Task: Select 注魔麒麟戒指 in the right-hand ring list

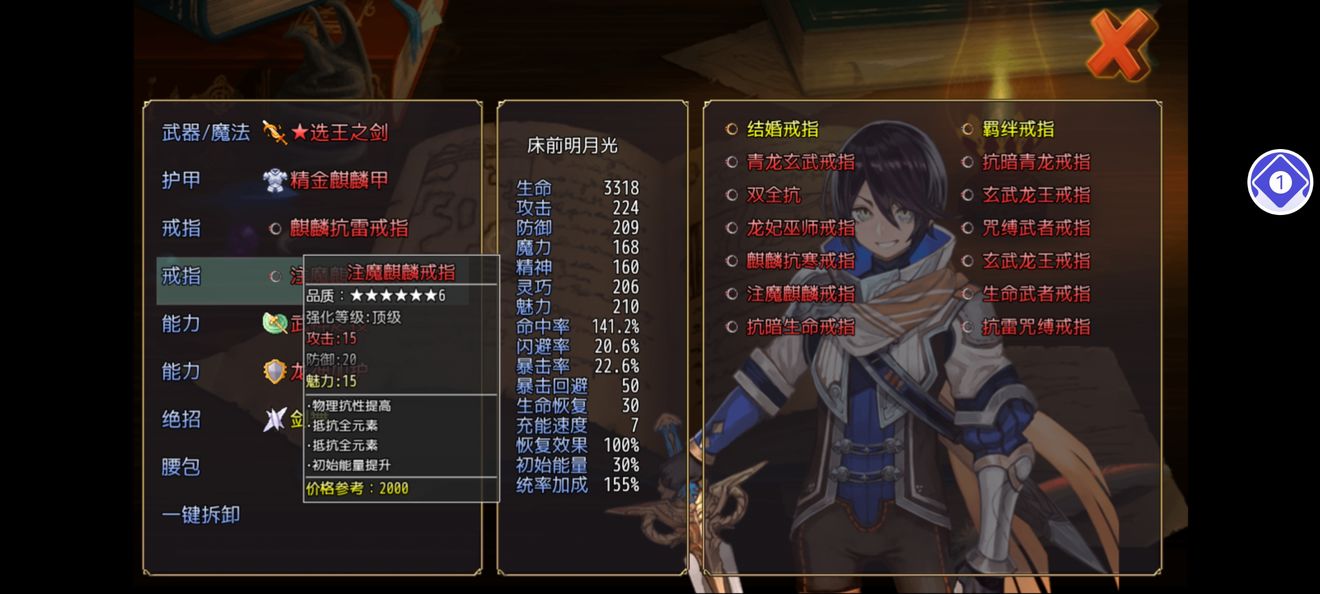Action: (800, 294)
